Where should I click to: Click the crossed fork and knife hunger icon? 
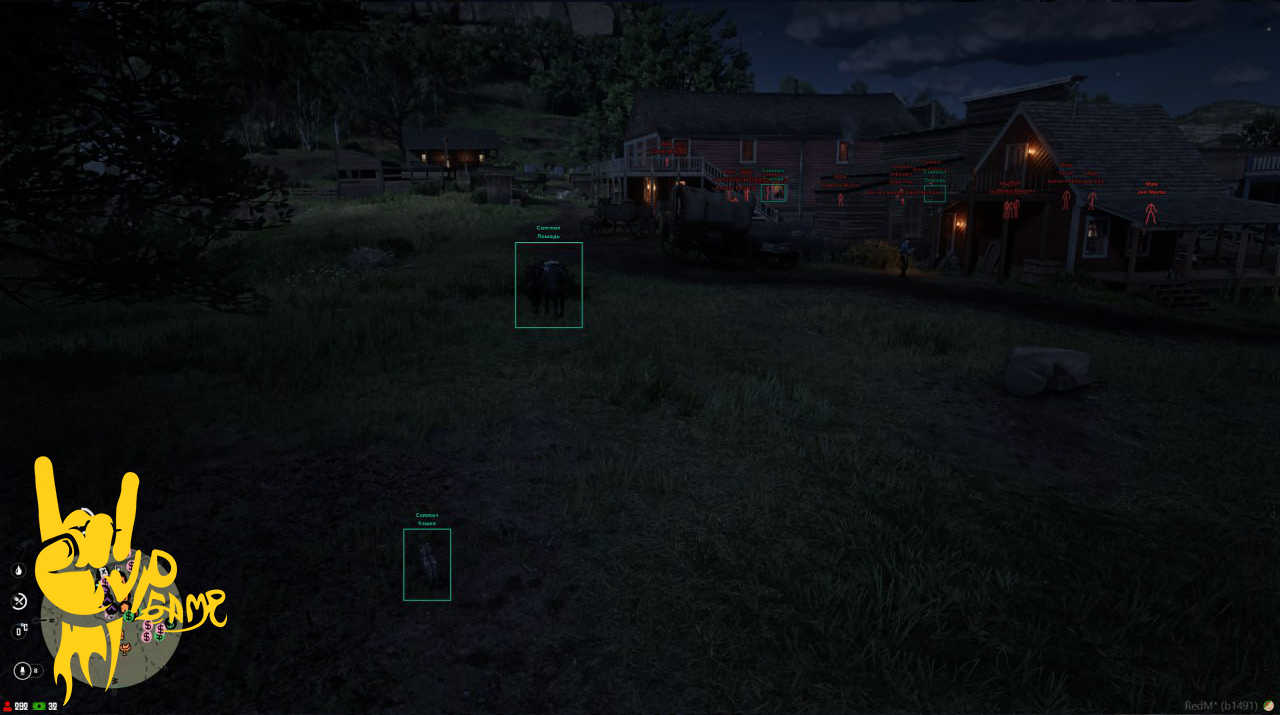pos(18,601)
